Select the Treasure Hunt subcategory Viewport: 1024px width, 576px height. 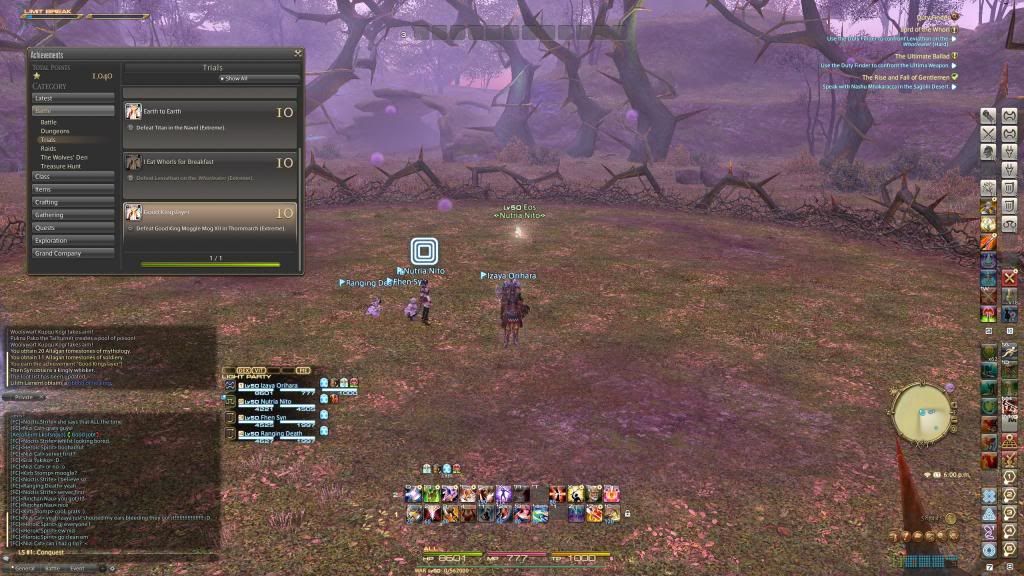click(60, 166)
